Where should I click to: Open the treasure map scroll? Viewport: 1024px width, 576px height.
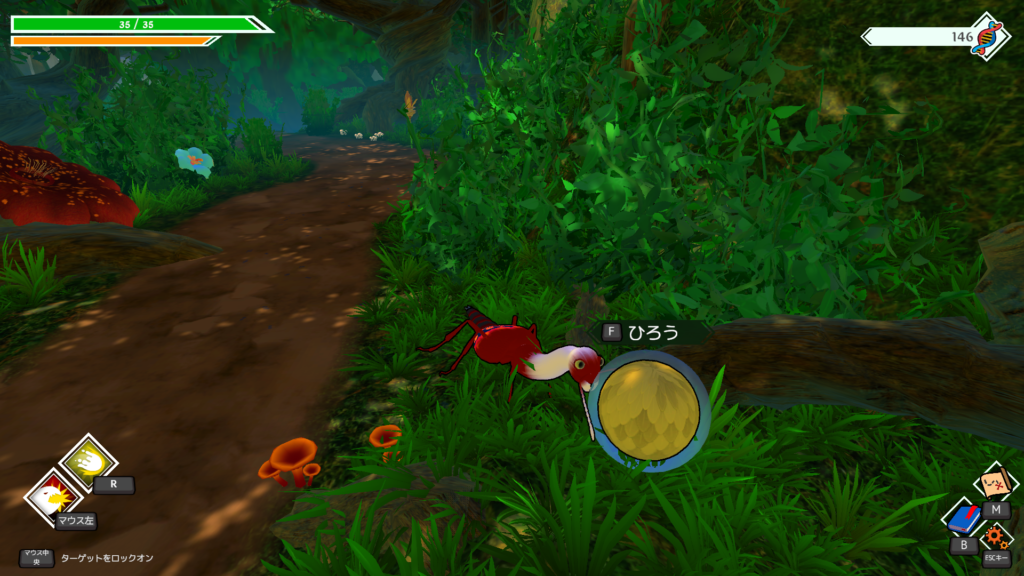[x=996, y=484]
